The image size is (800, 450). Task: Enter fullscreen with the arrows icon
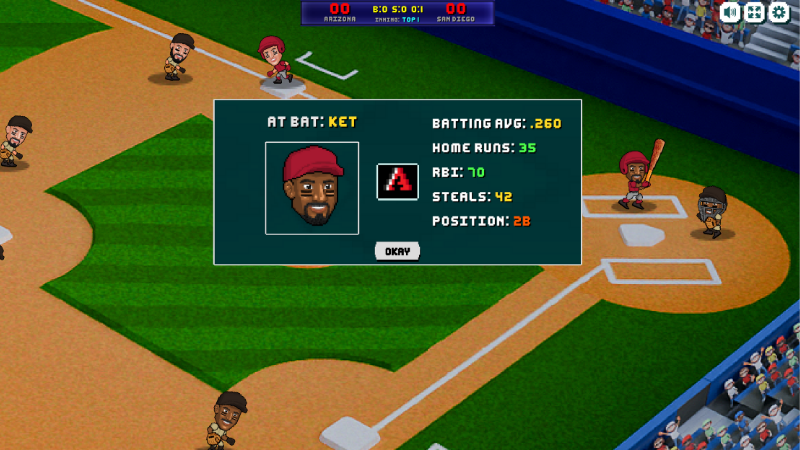coord(754,12)
